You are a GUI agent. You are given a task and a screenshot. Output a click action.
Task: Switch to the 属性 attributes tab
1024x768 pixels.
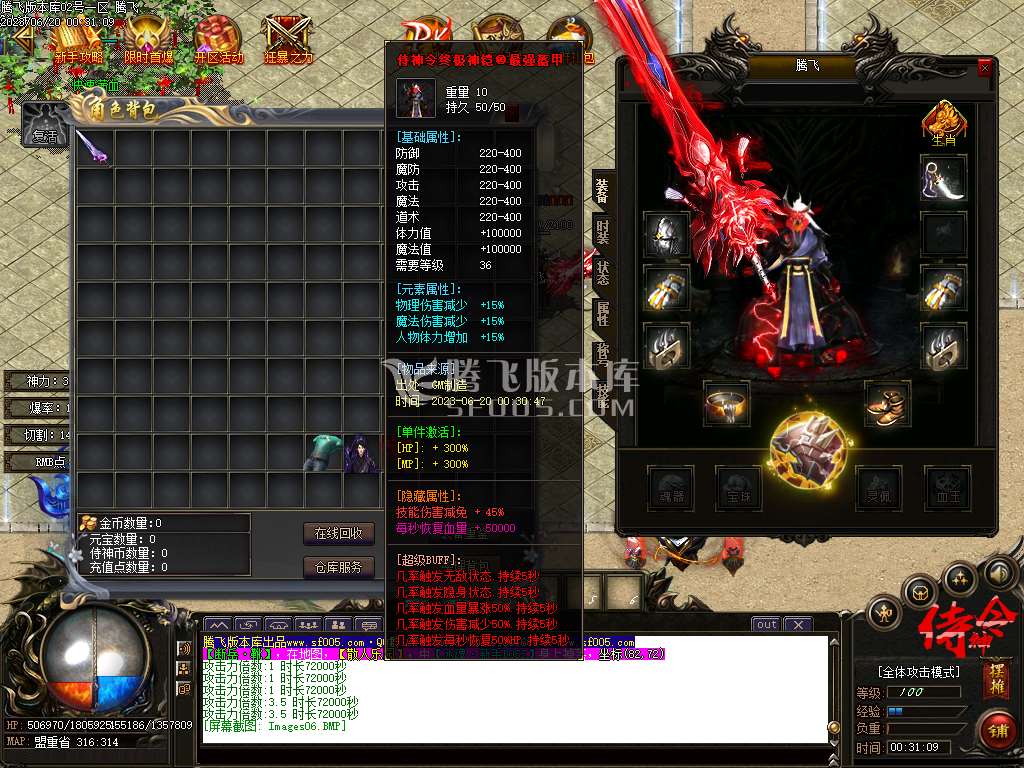(x=602, y=314)
